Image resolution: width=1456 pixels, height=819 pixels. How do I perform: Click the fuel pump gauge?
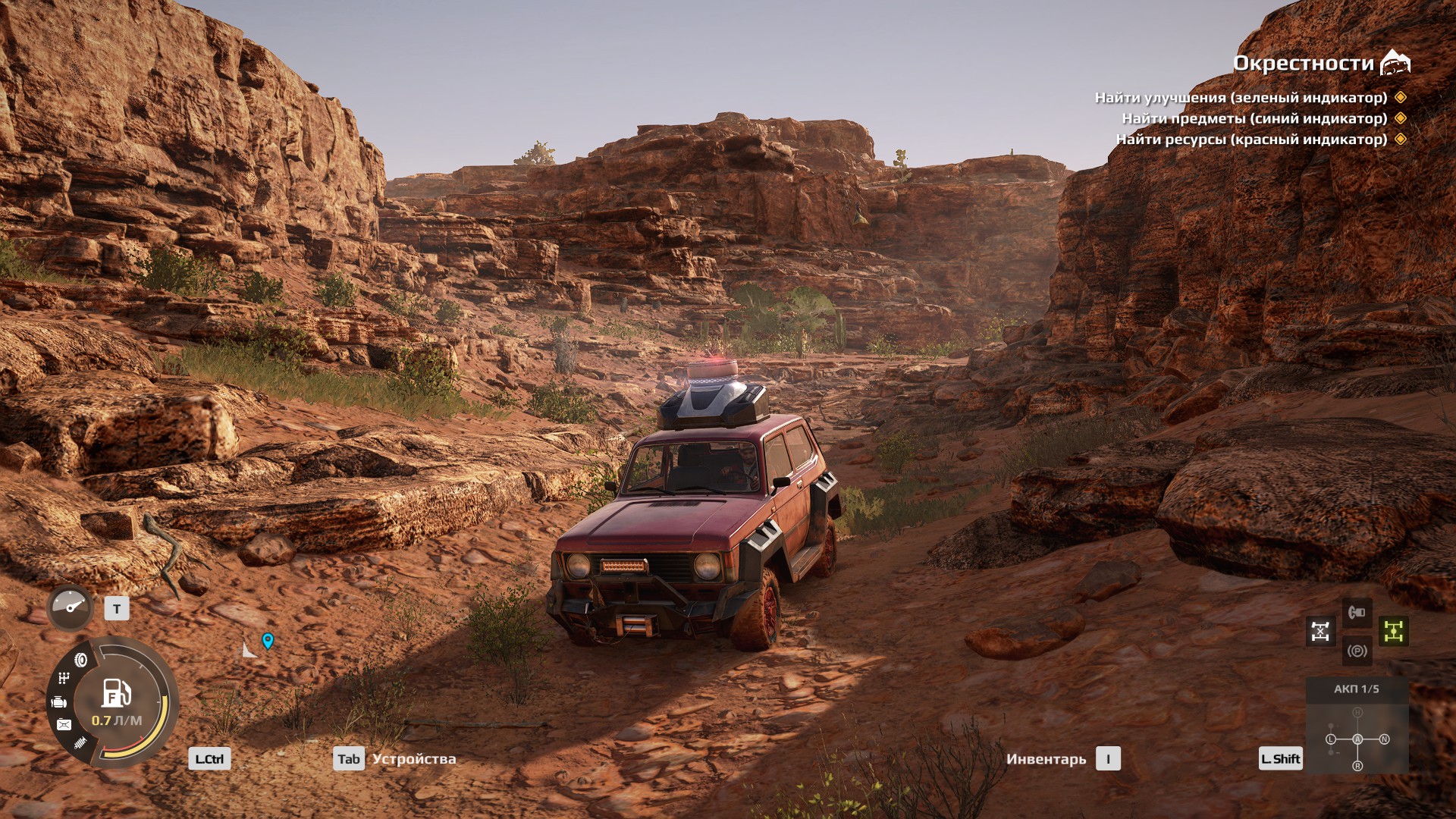click(x=117, y=694)
